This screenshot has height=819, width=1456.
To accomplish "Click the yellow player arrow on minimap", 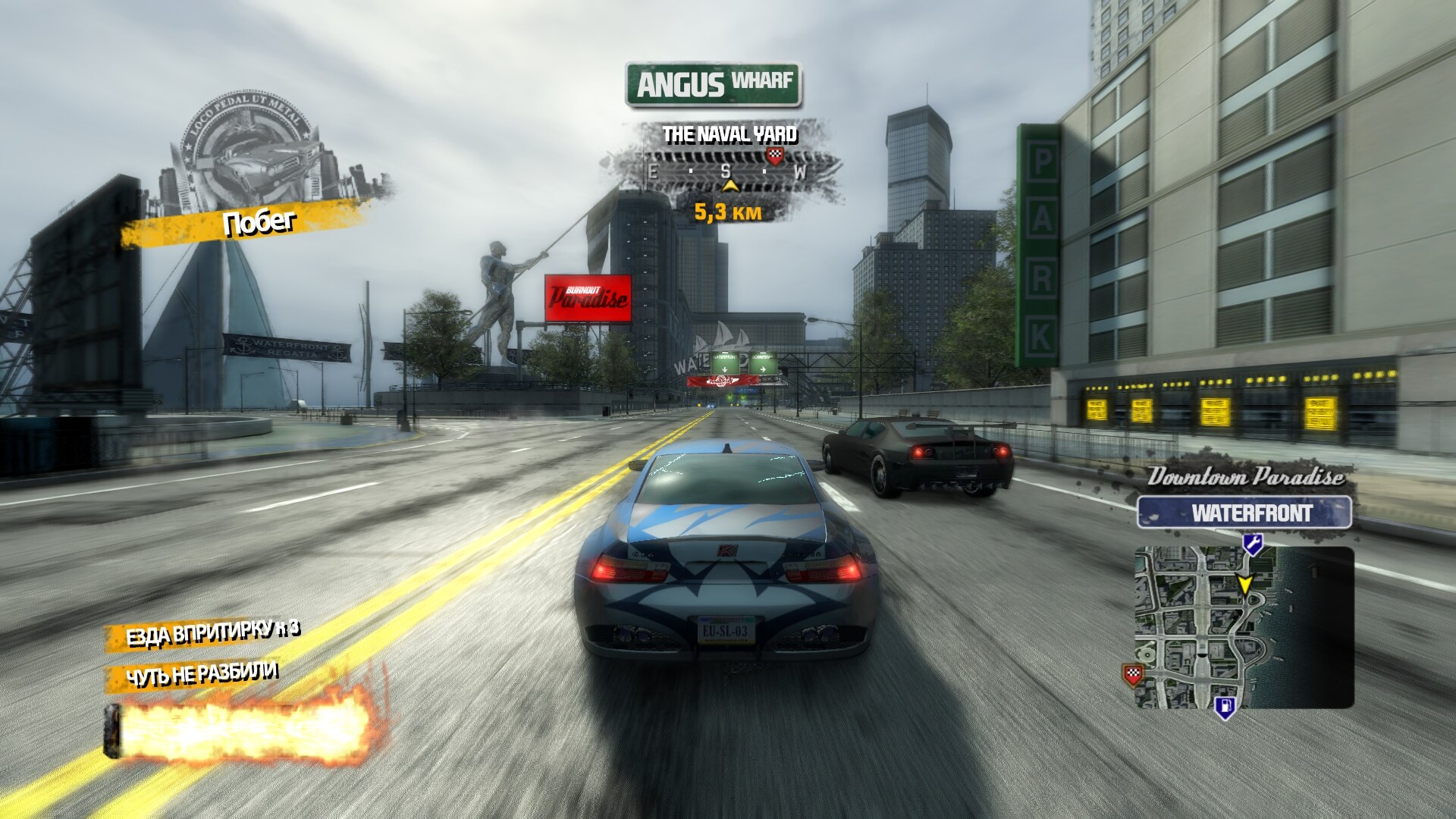I will click(x=1244, y=585).
